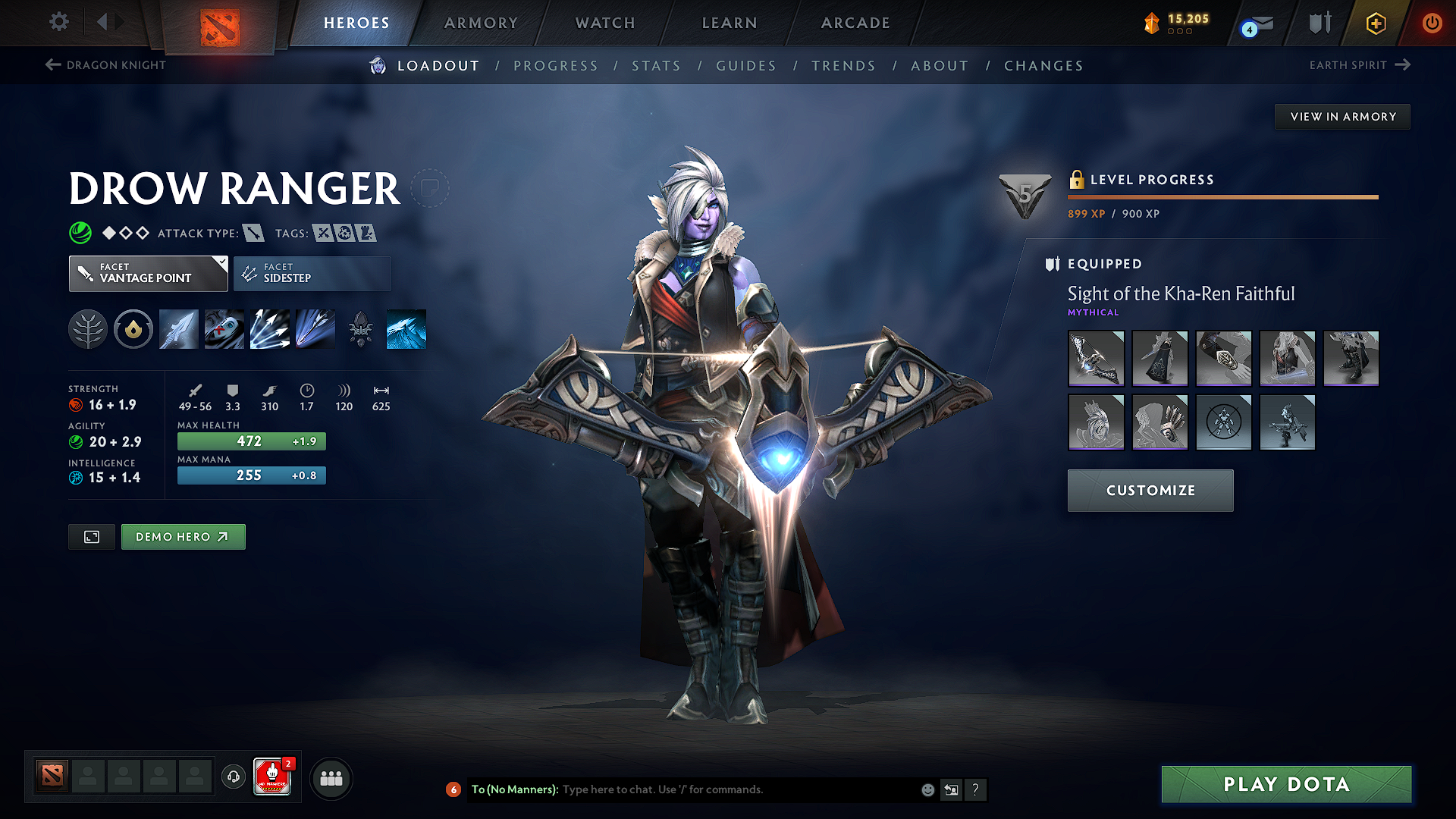Toggle the melee attack type filter icon
Viewport: 1456px width, 819px height.
(253, 233)
